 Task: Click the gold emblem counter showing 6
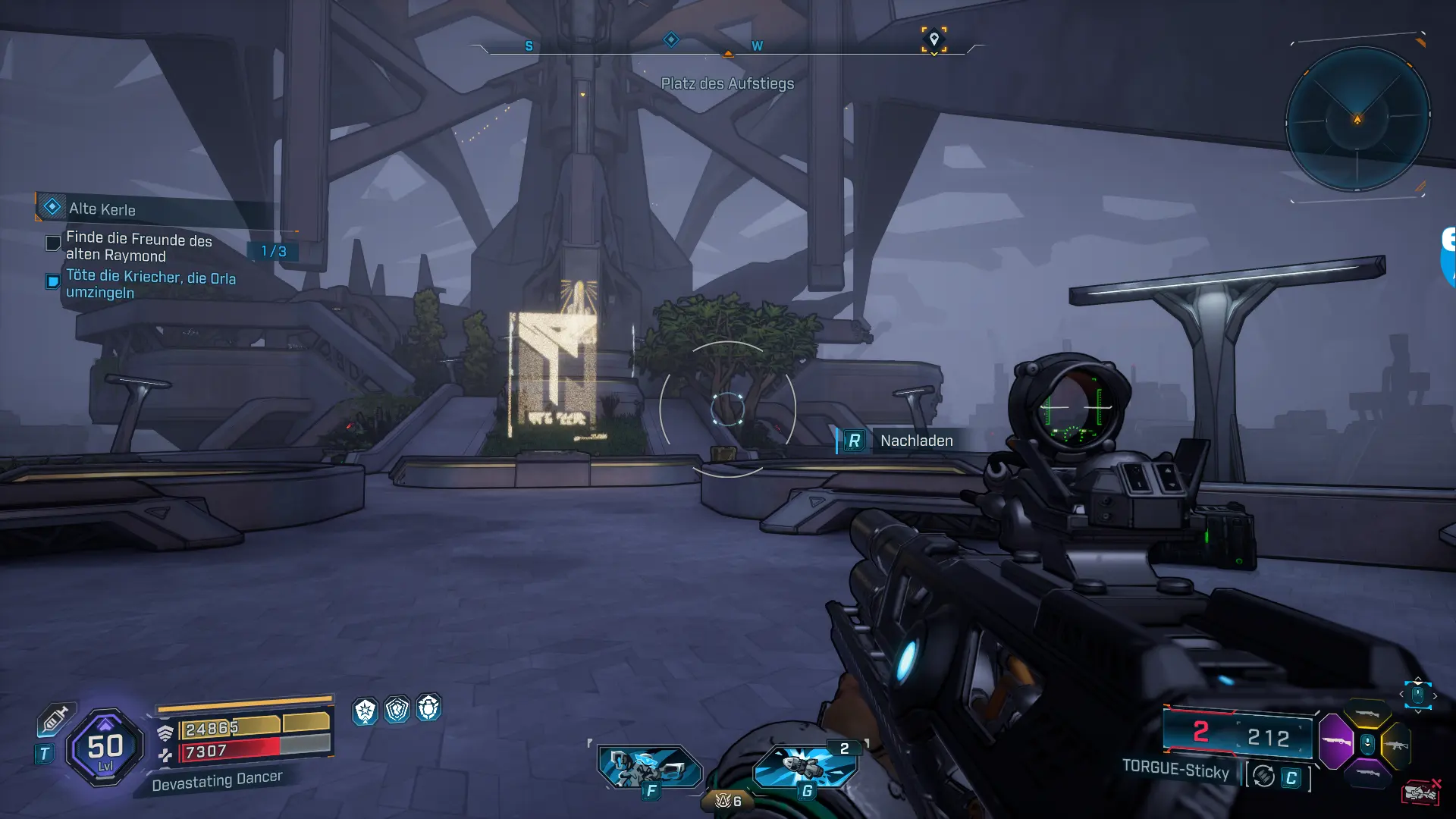[x=728, y=801]
